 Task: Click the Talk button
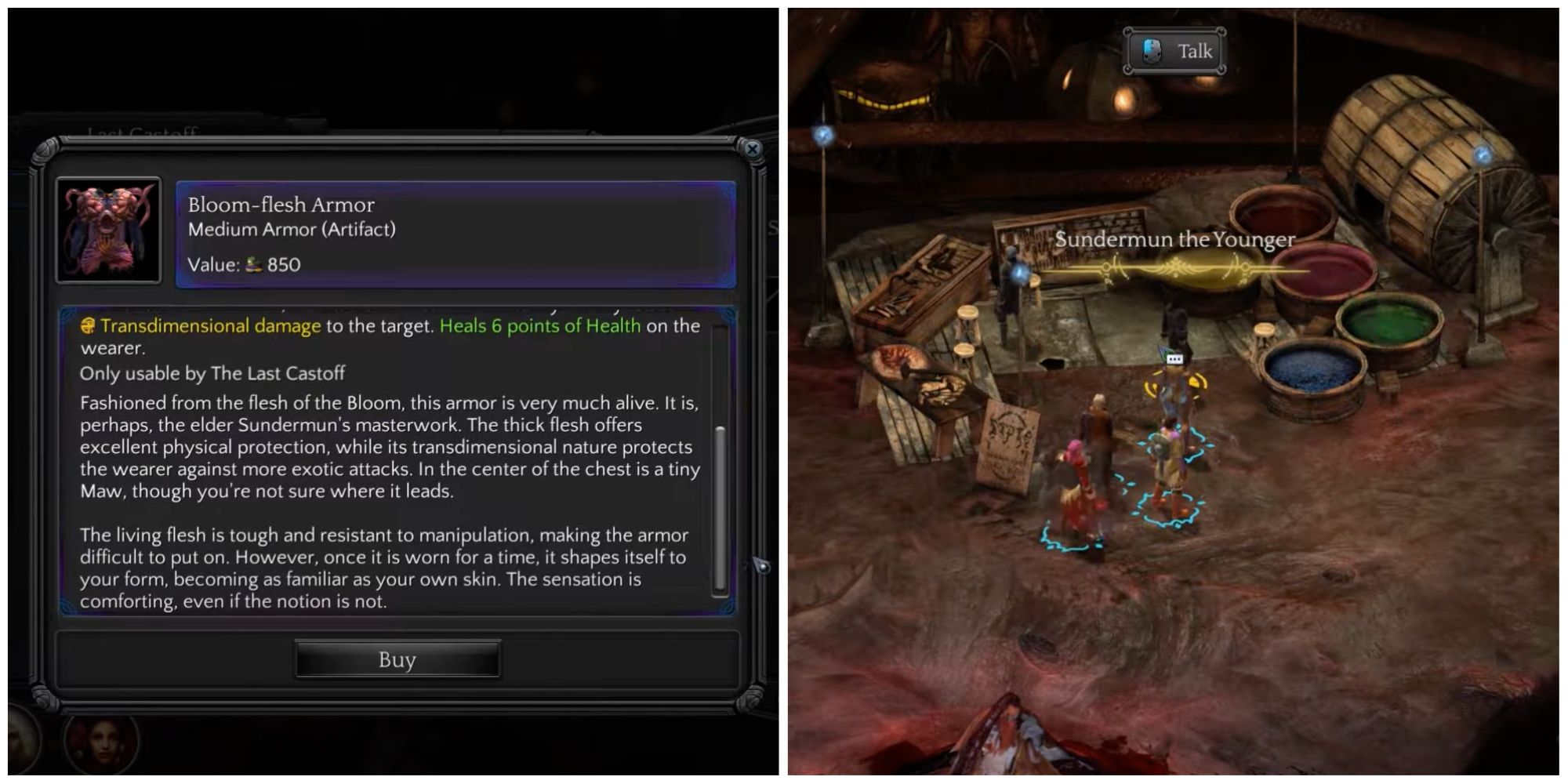(1174, 51)
